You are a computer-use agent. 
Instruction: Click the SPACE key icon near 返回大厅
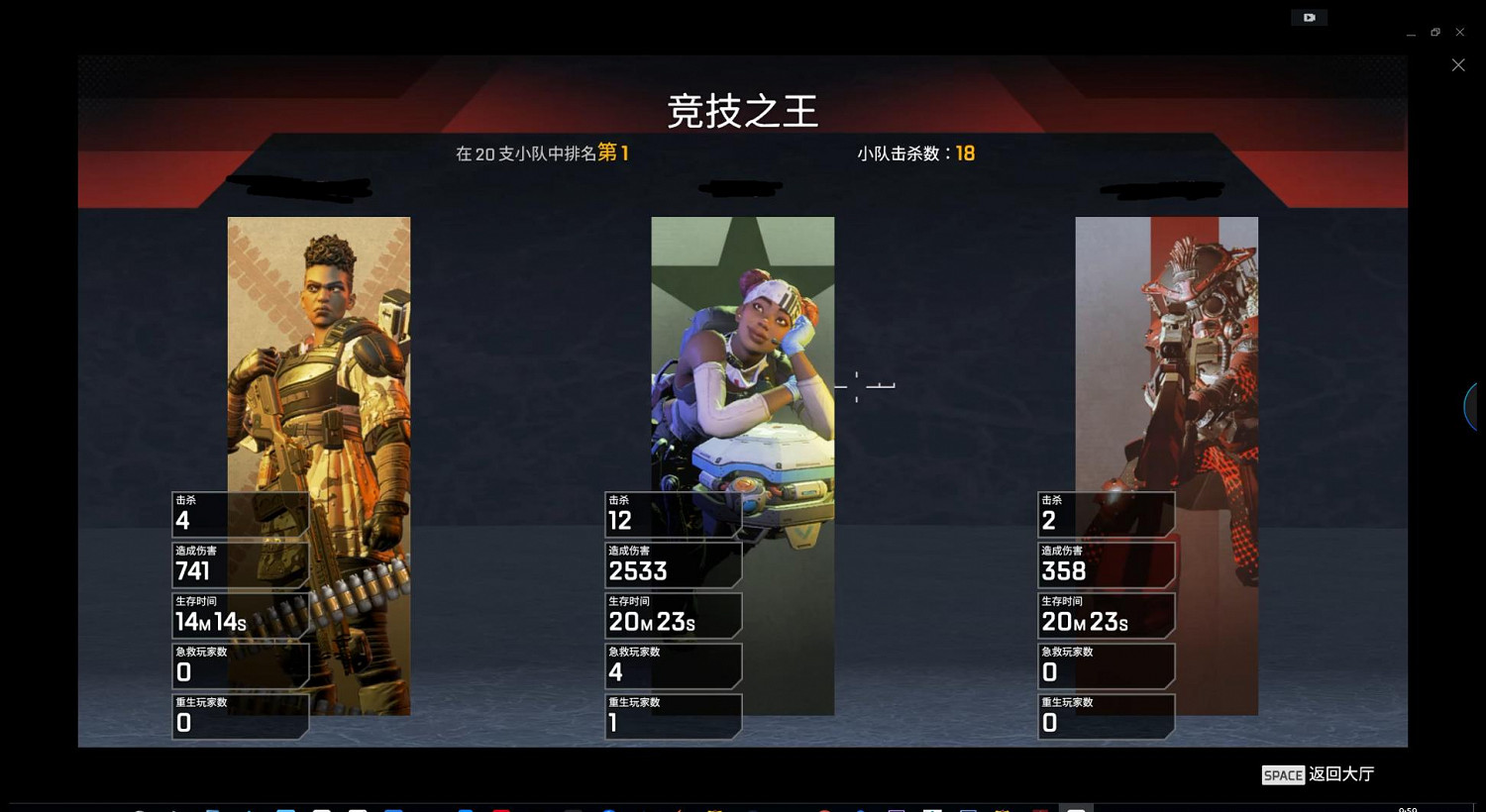pyautogui.click(x=1282, y=774)
